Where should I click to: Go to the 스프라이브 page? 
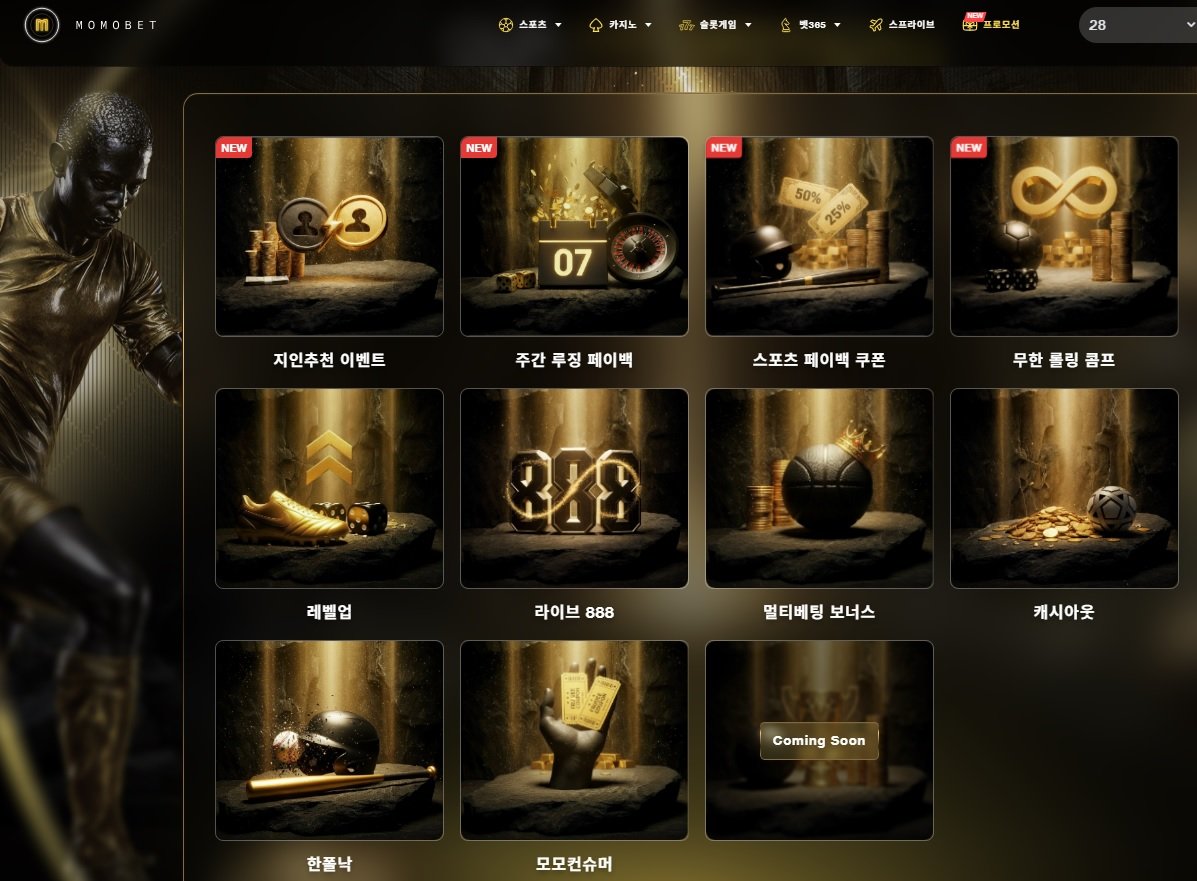[x=902, y=25]
